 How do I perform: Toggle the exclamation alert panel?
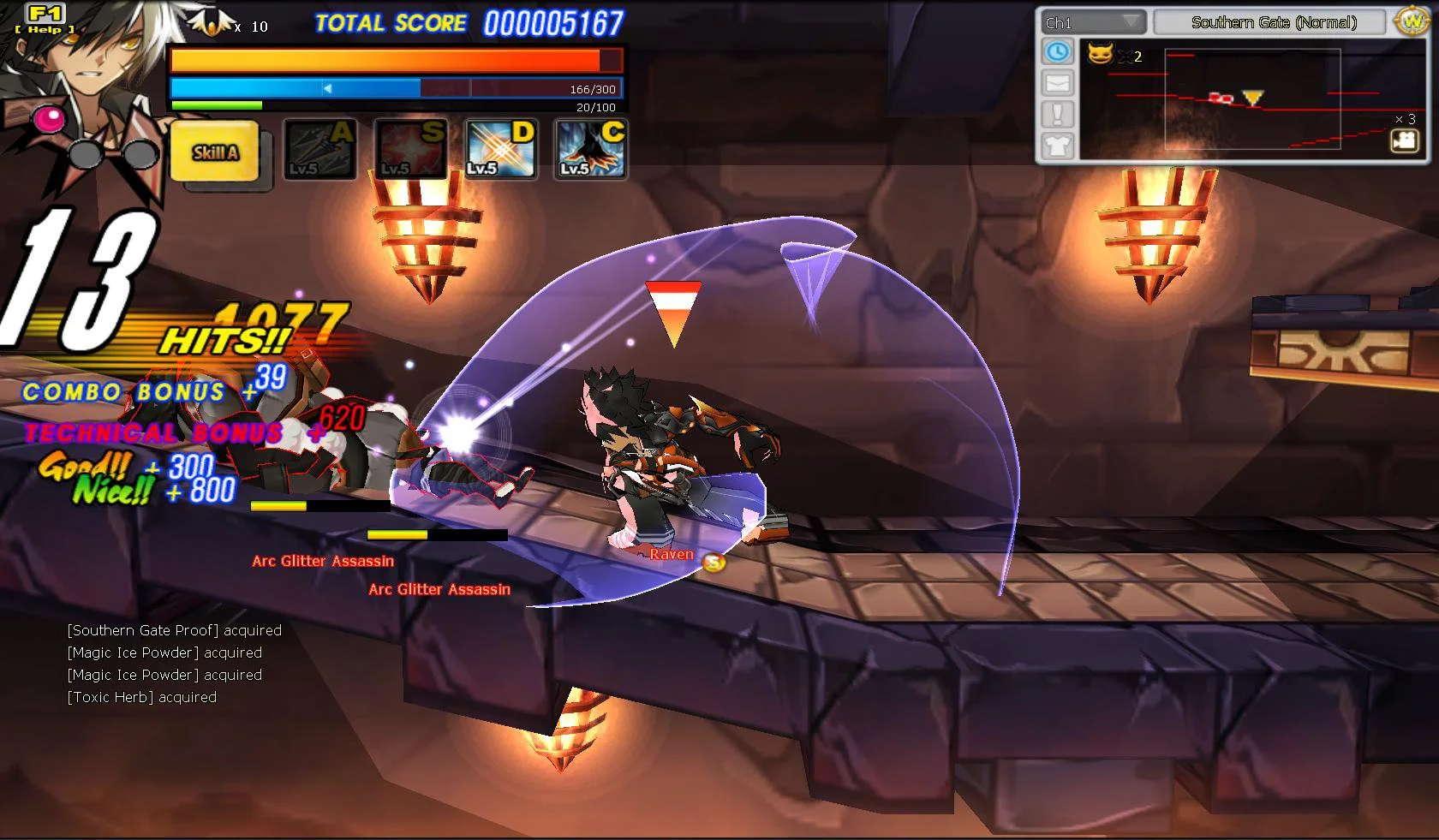[x=1059, y=112]
